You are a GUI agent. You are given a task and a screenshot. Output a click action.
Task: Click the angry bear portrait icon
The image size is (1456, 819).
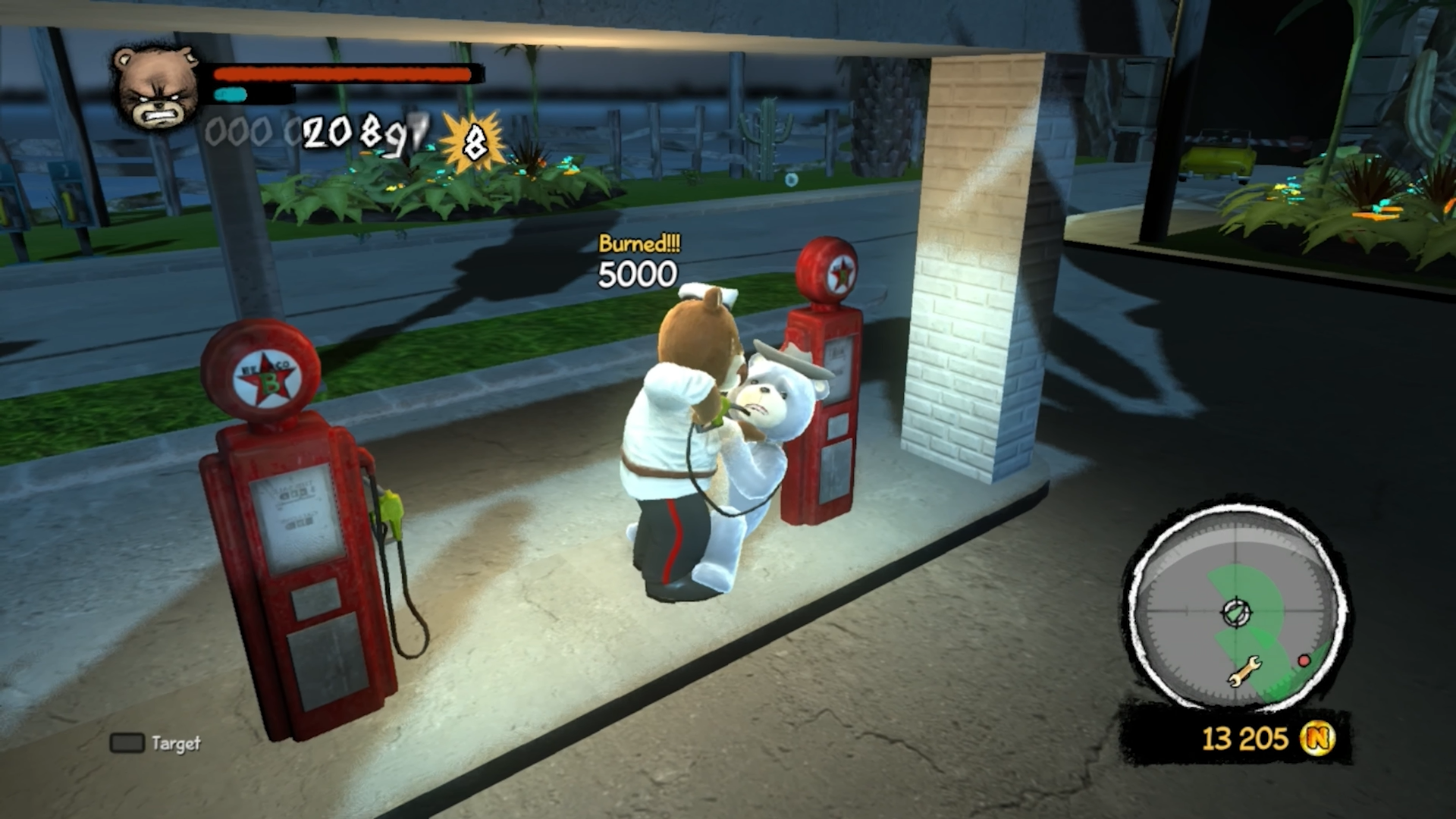click(x=155, y=89)
